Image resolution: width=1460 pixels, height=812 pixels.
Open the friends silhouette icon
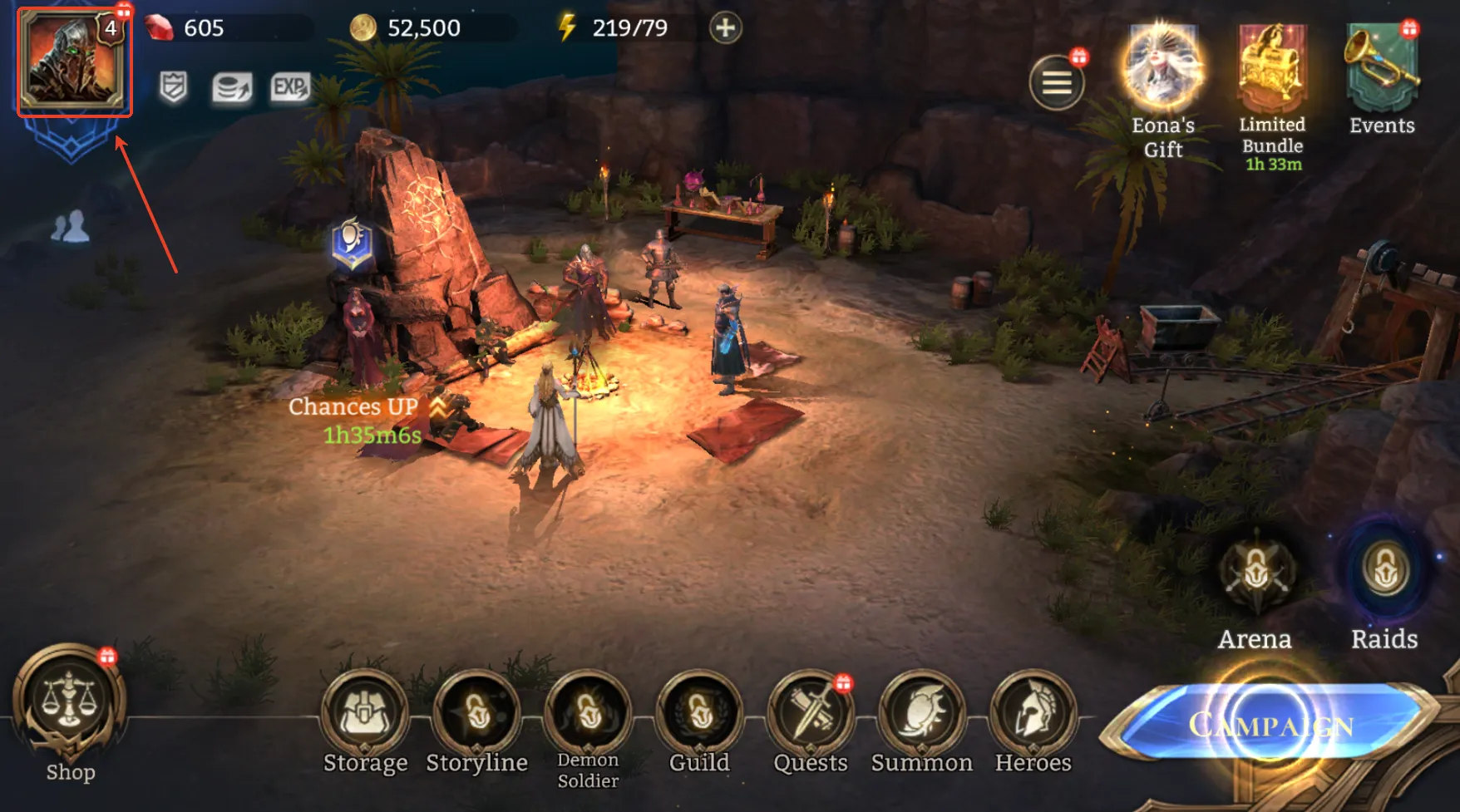[x=70, y=227]
